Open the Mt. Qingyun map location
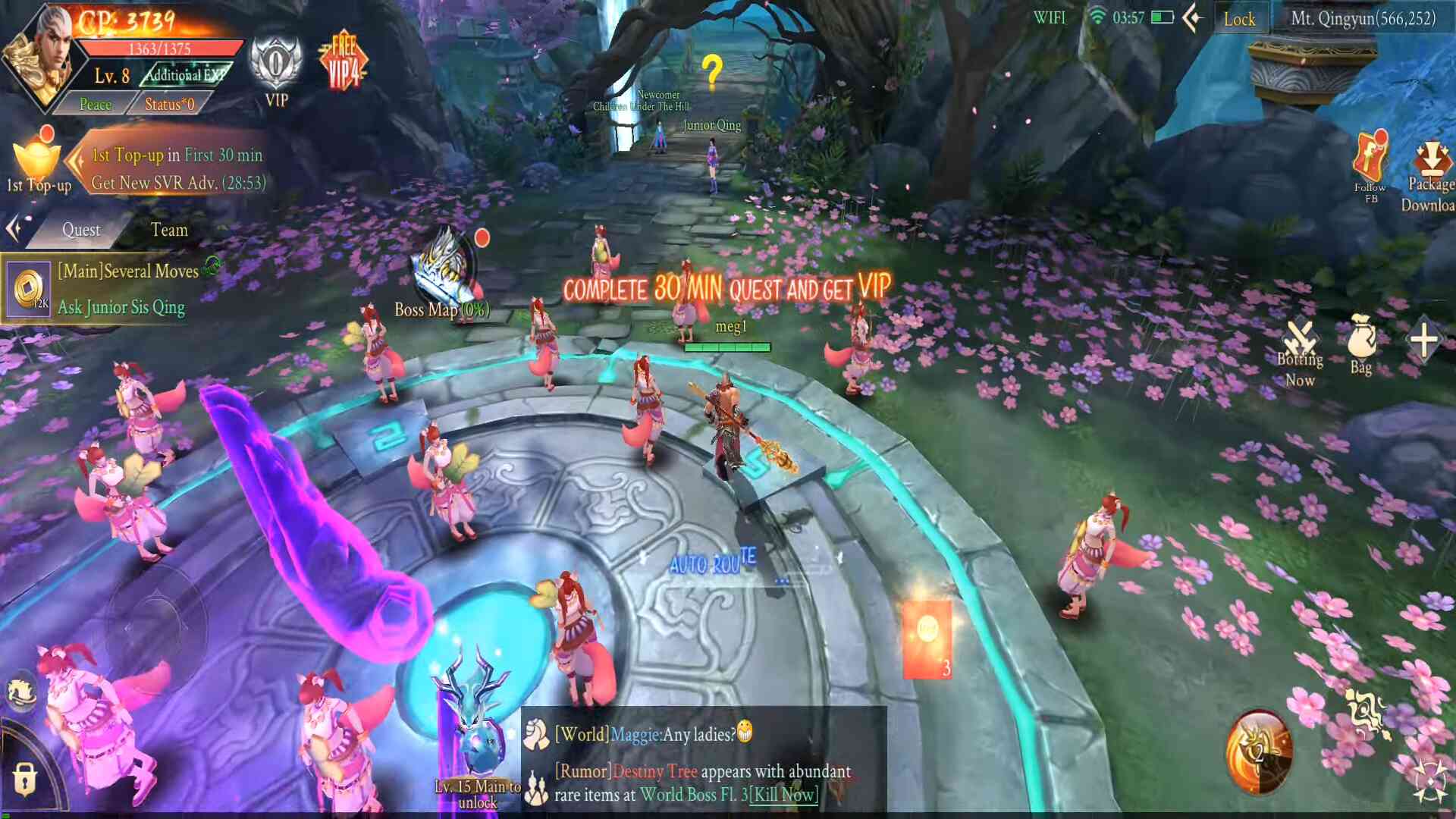 tap(1363, 18)
